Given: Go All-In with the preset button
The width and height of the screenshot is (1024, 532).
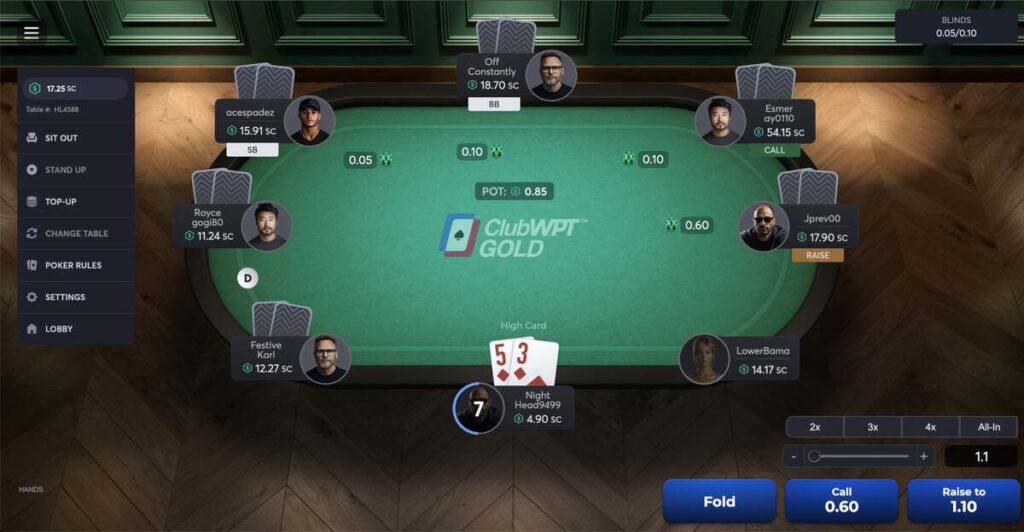Looking at the screenshot, I should tap(989, 427).
